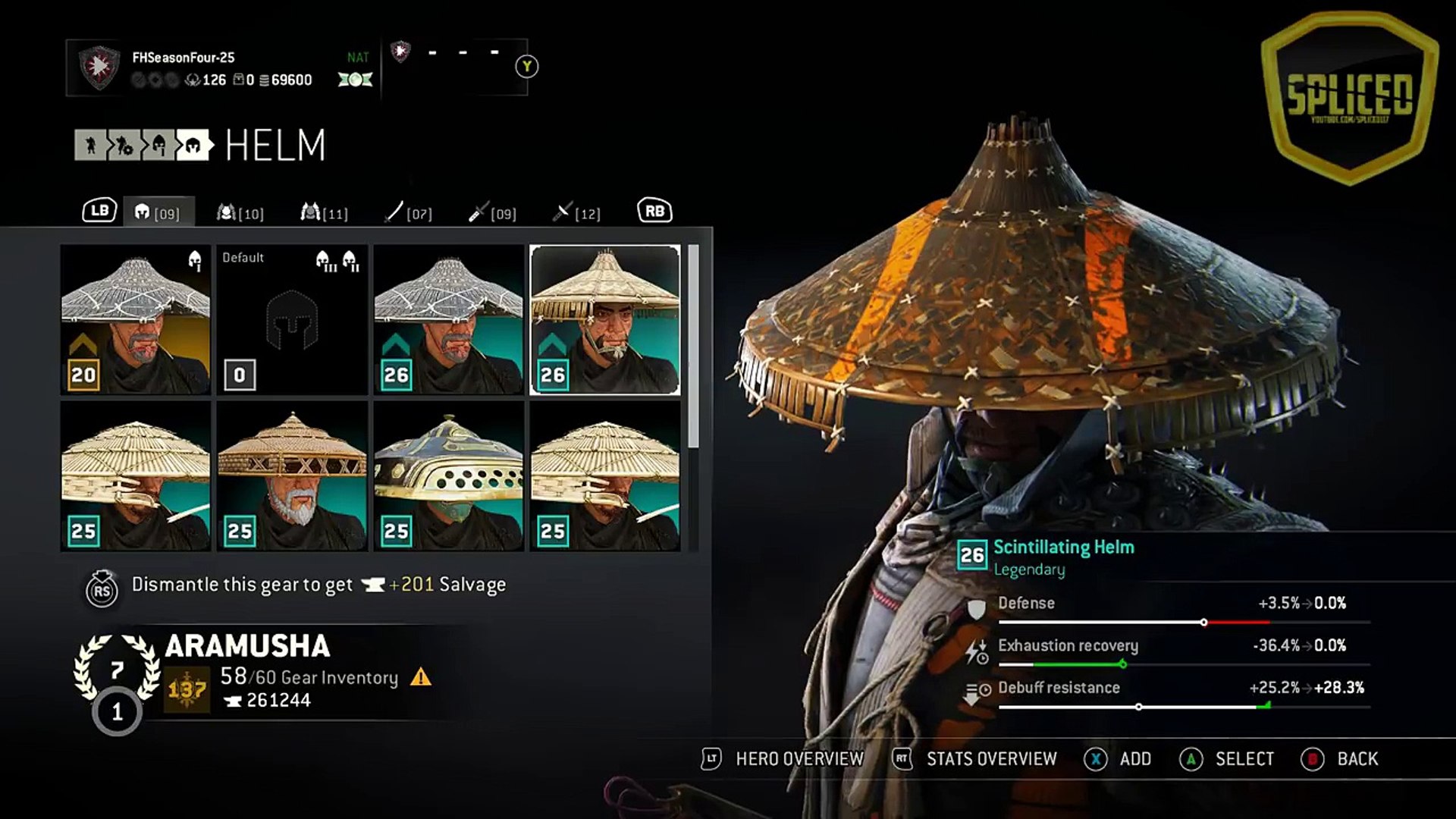Pick the highlighted level 26 straw hat
This screenshot has height=819, width=1456.
click(605, 319)
